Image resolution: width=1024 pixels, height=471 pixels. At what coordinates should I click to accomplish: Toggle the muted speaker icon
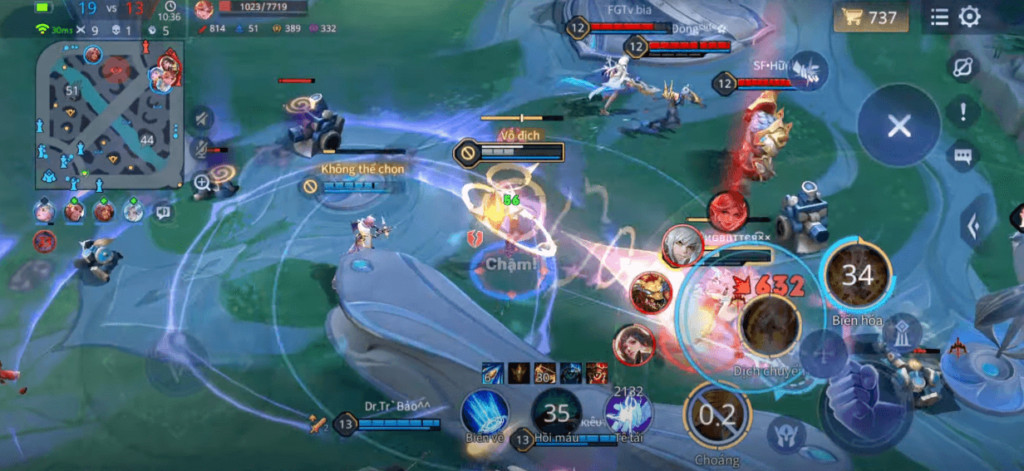tap(202, 118)
